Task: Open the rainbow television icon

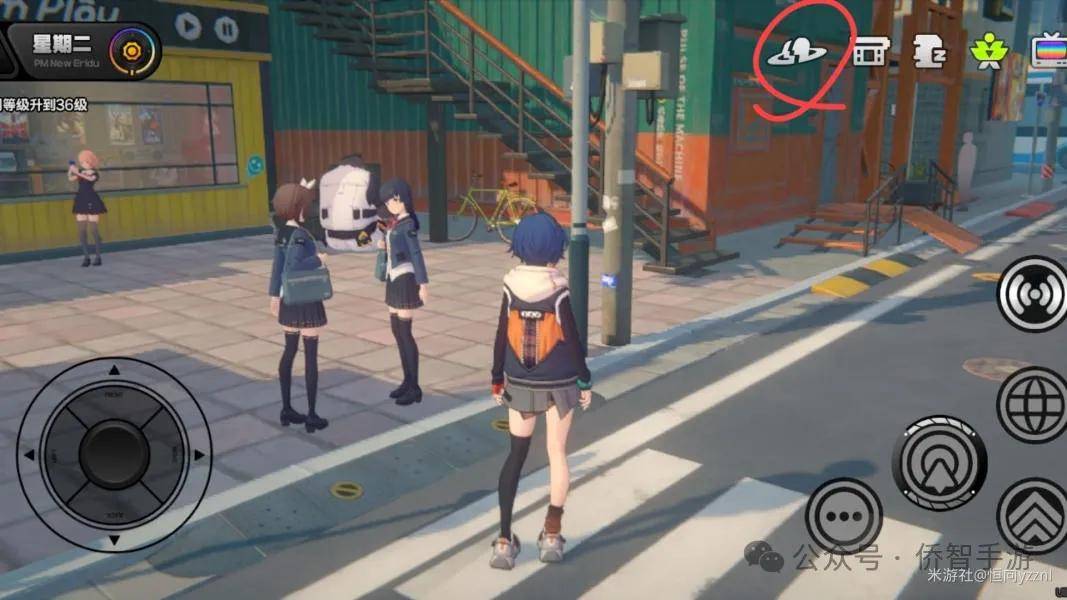Action: tap(1048, 52)
